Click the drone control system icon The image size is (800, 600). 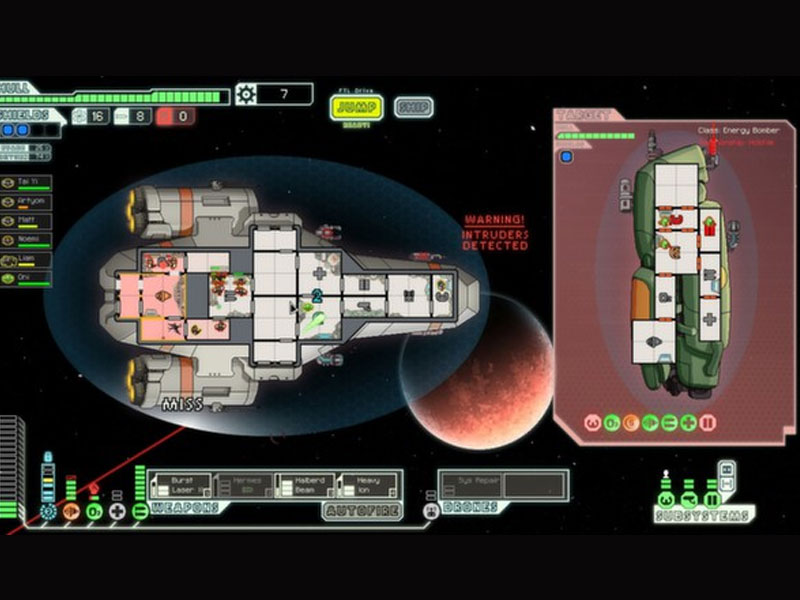click(430, 511)
